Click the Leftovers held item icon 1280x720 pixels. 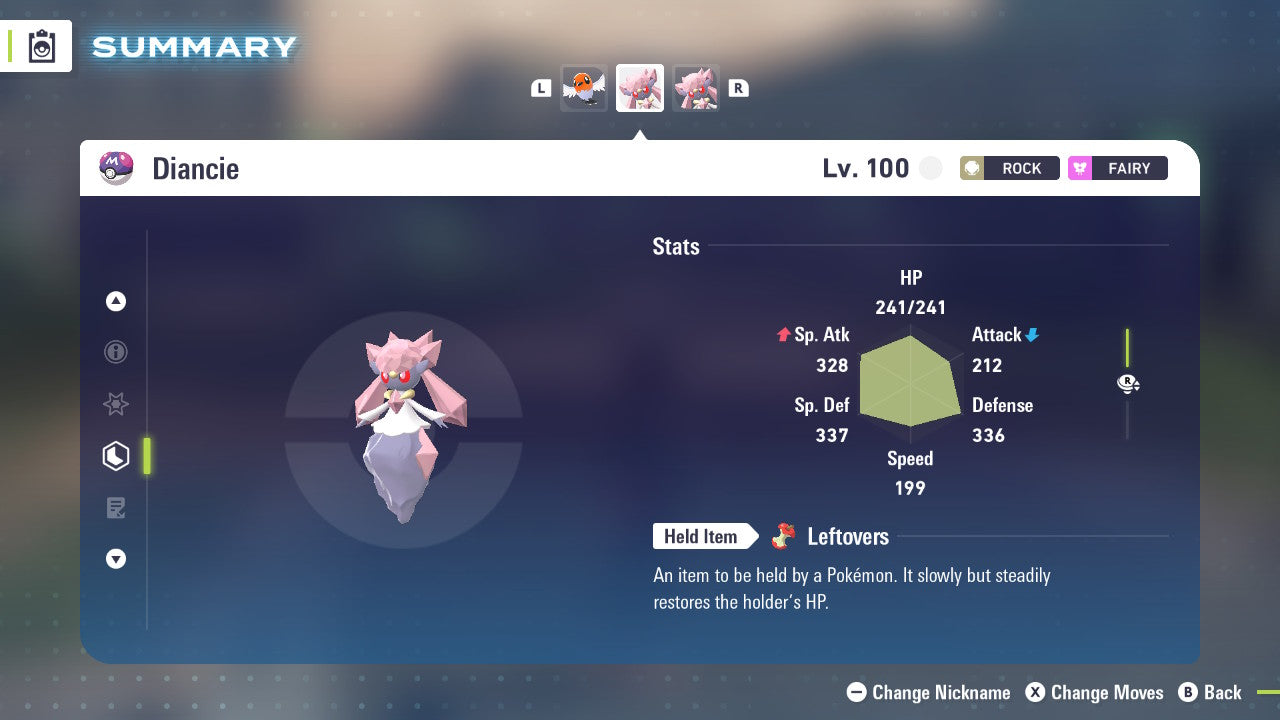click(786, 536)
